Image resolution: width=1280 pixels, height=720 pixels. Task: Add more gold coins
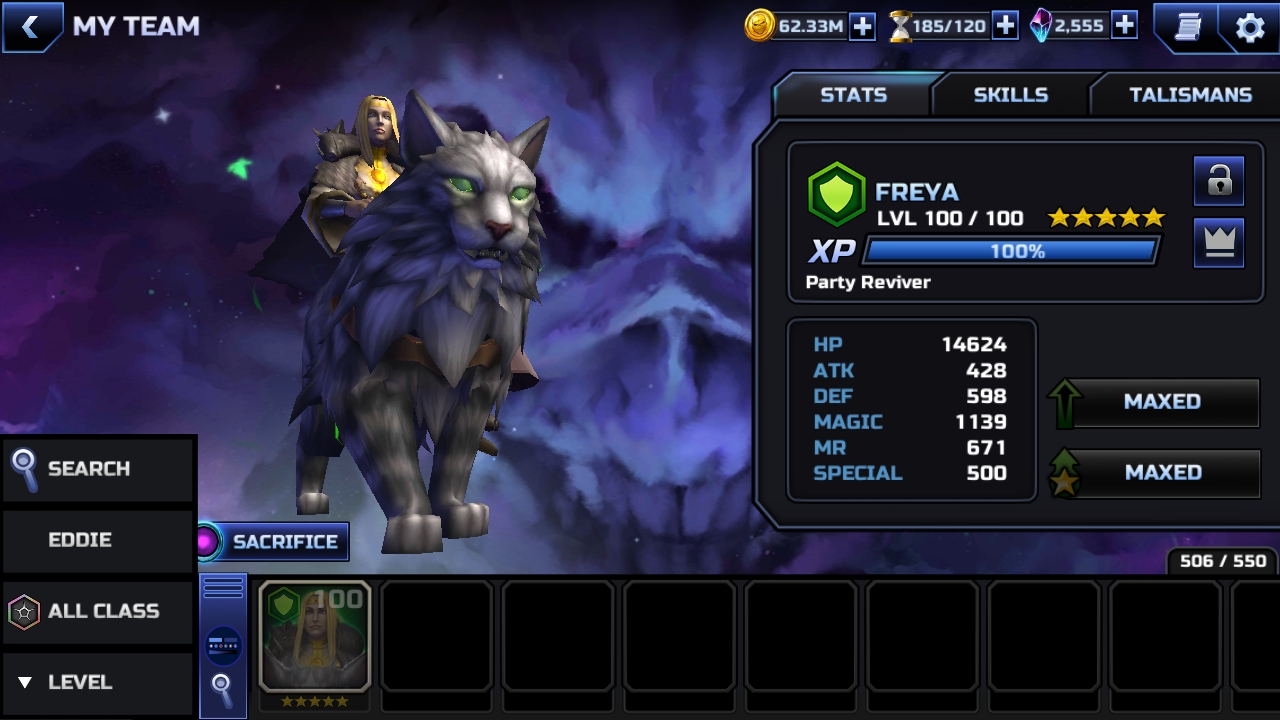pos(862,27)
